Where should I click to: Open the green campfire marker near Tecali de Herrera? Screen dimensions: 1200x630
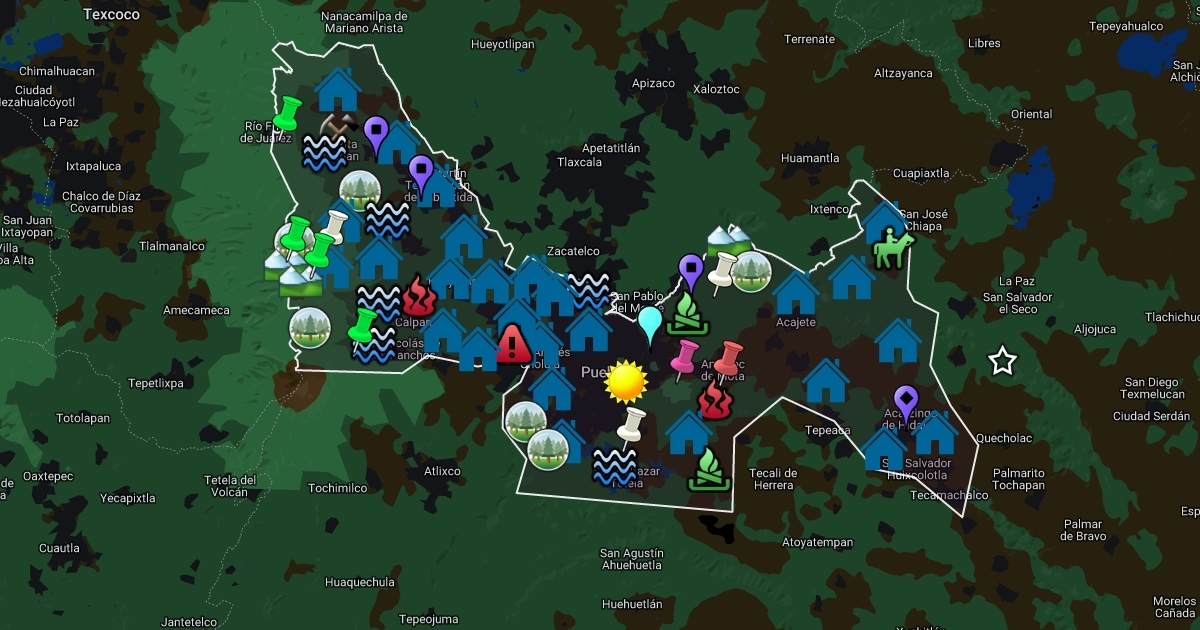[x=708, y=469]
